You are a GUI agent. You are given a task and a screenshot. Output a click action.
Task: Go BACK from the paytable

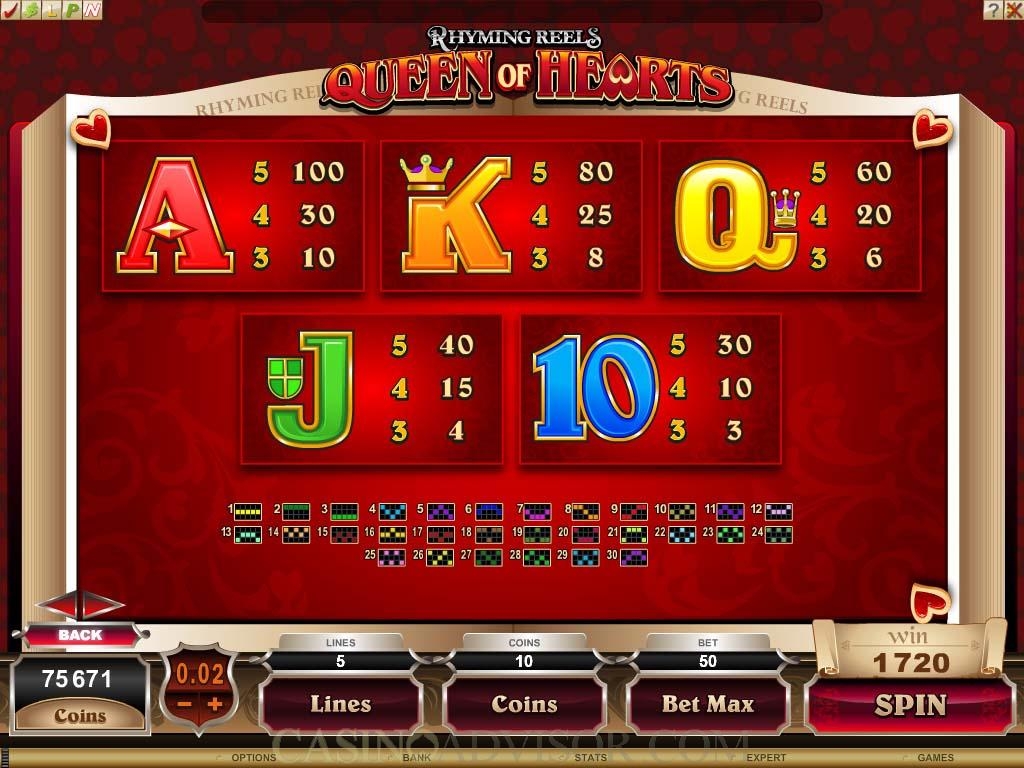pos(80,635)
